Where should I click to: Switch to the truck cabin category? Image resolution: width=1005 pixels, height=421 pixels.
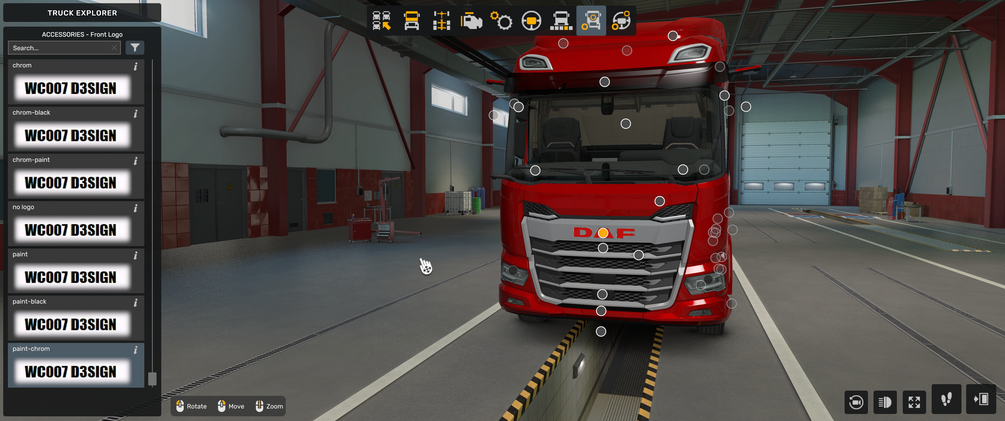pos(411,21)
